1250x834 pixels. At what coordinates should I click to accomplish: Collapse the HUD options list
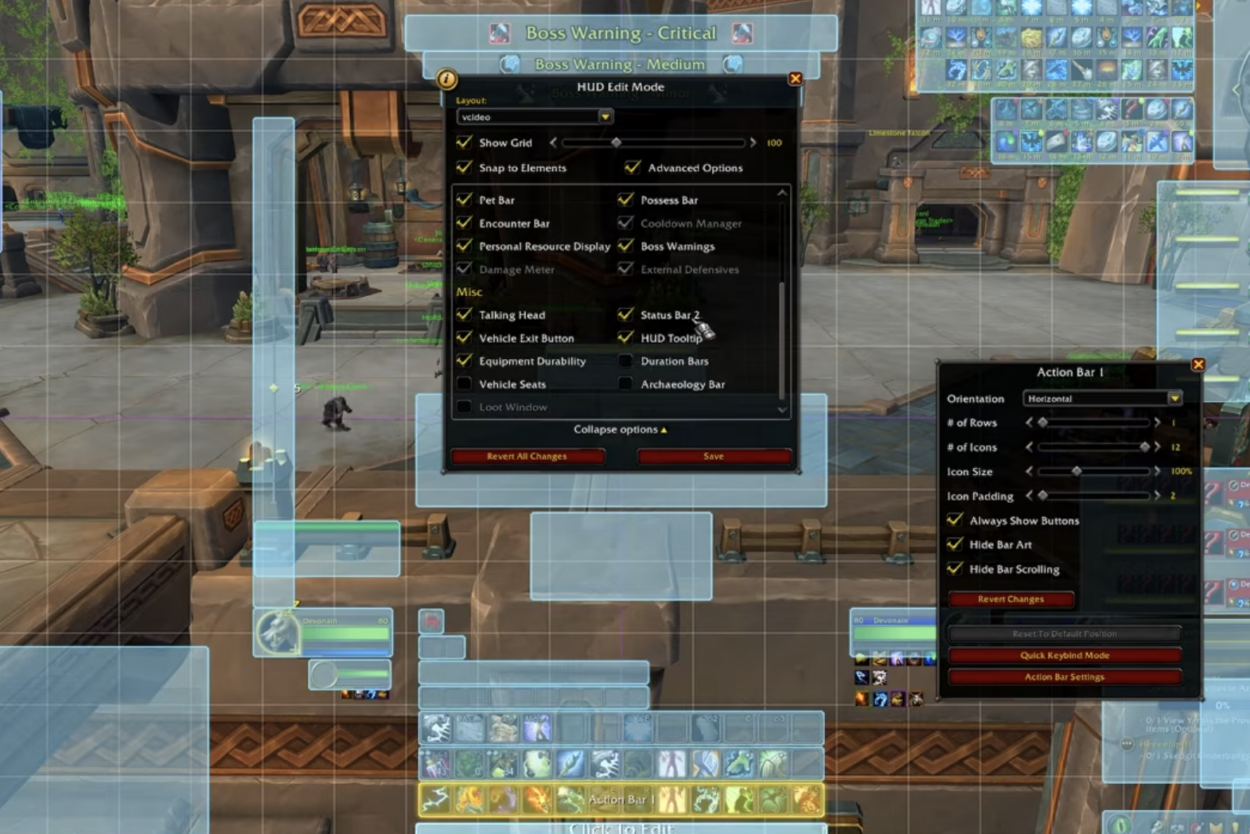(620, 430)
